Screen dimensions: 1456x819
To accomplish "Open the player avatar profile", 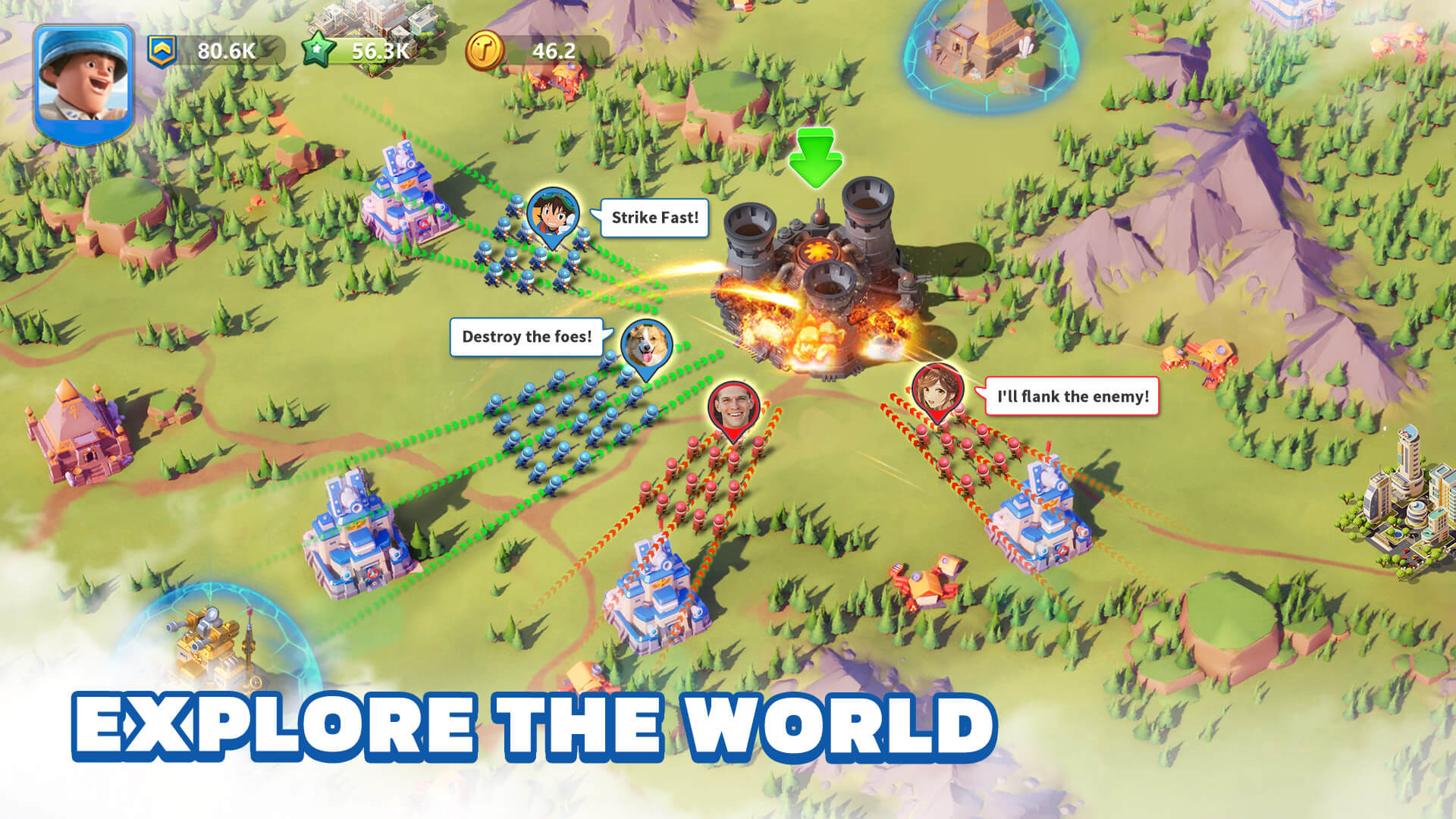I will tap(83, 76).
